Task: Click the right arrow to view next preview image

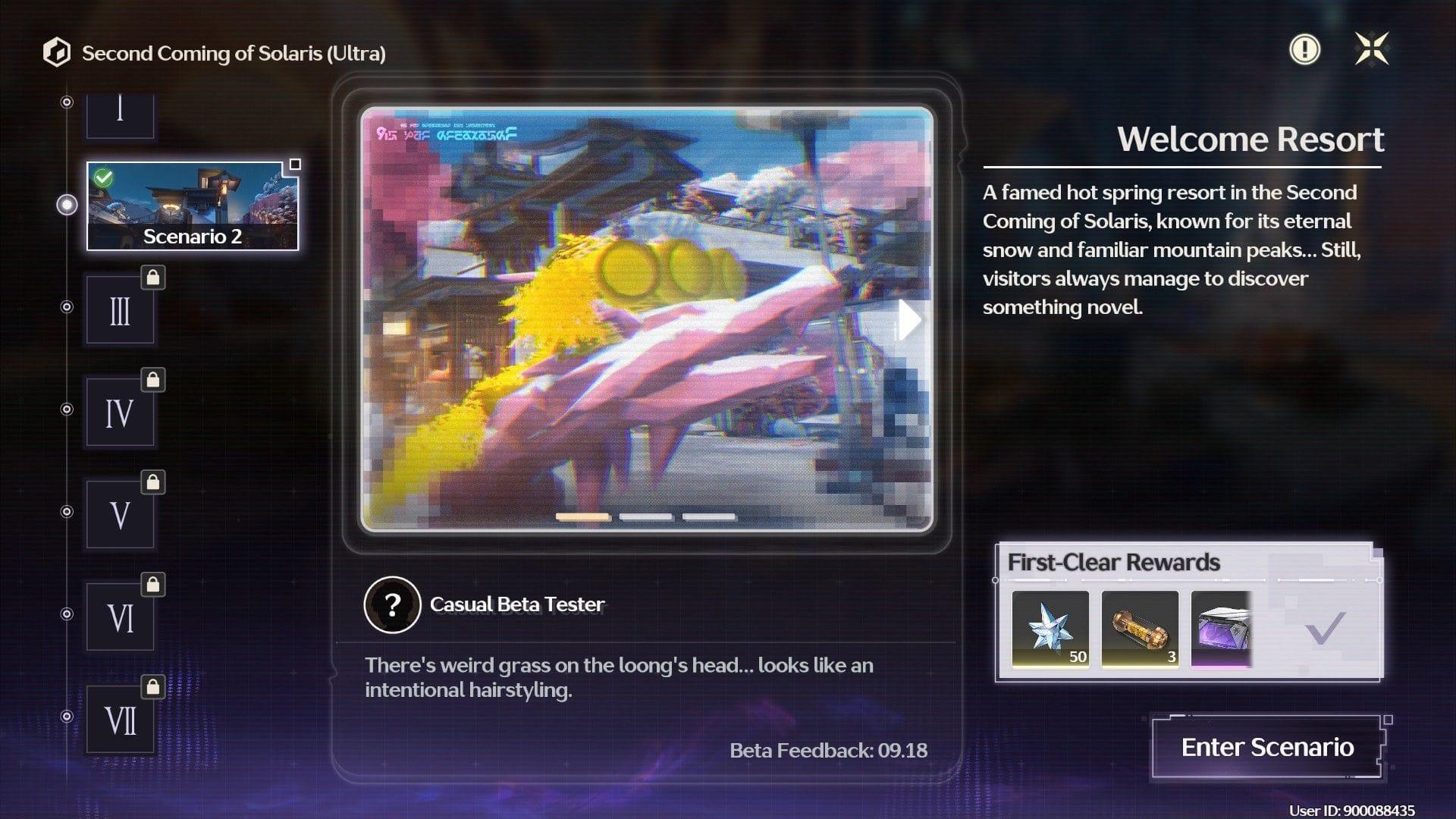Action: [908, 319]
